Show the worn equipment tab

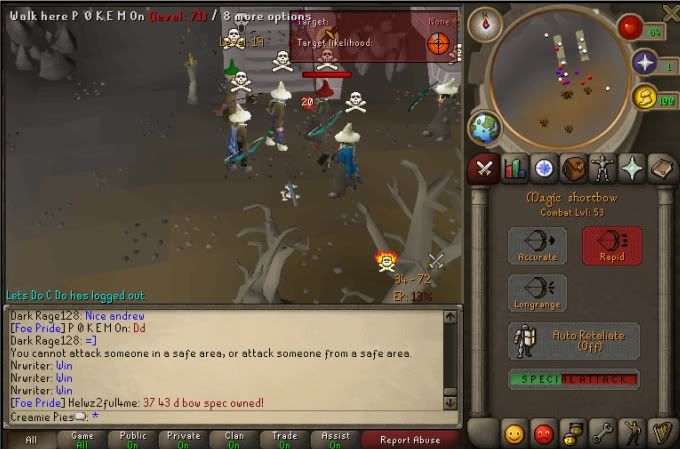pos(603,168)
